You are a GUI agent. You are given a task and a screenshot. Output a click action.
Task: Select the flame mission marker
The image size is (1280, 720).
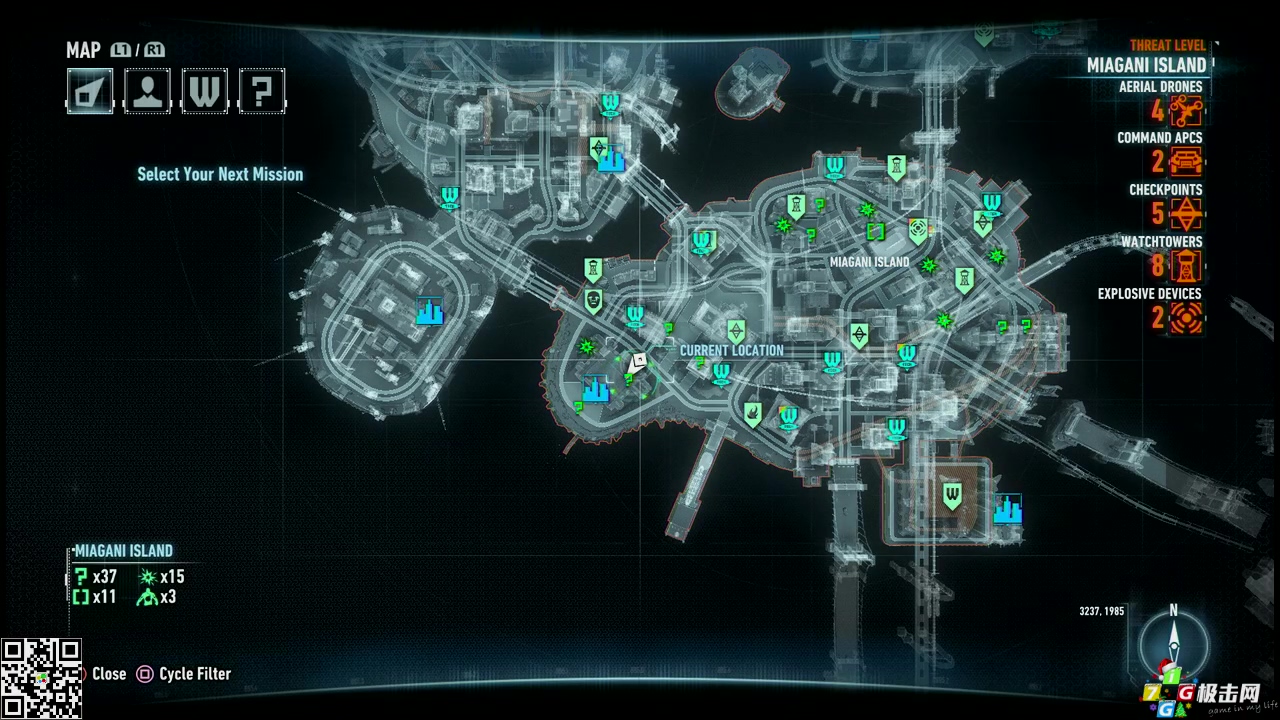click(x=752, y=413)
